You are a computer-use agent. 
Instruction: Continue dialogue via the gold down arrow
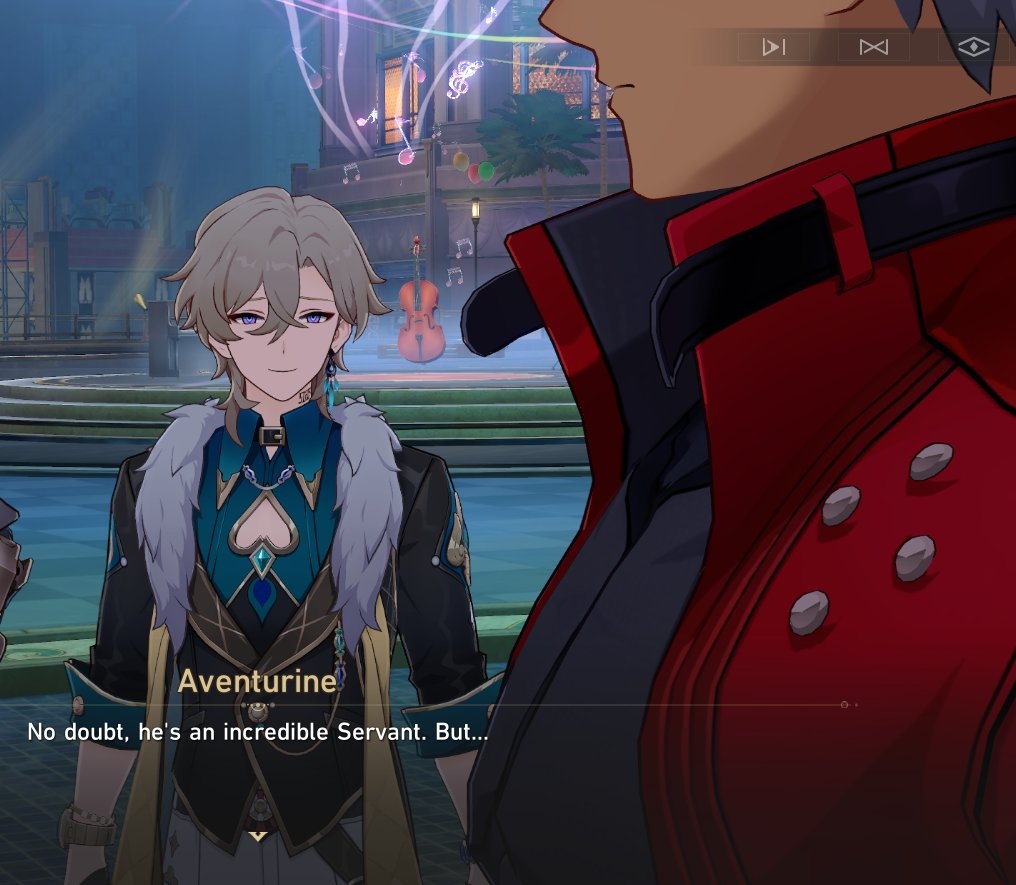258,835
